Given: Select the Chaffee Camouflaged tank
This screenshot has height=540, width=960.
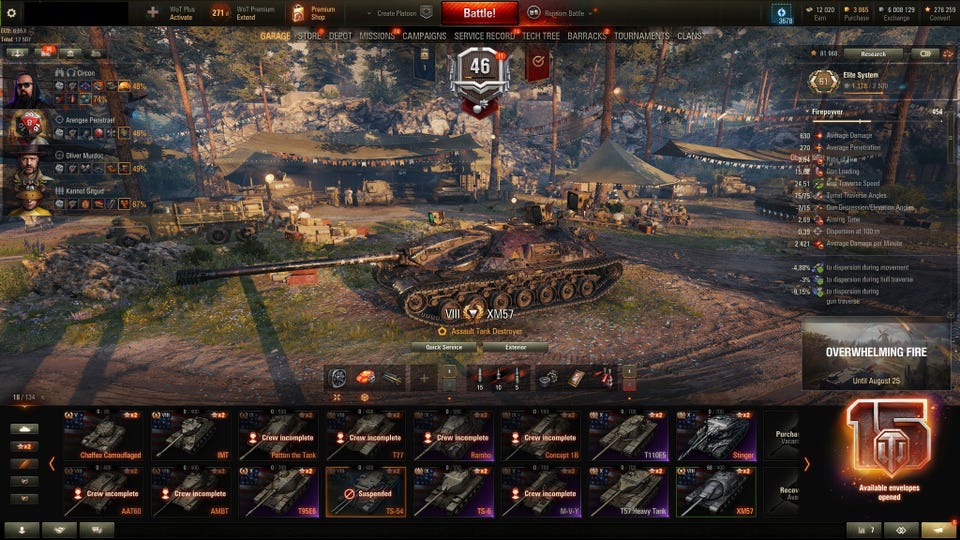Looking at the screenshot, I should [102, 436].
